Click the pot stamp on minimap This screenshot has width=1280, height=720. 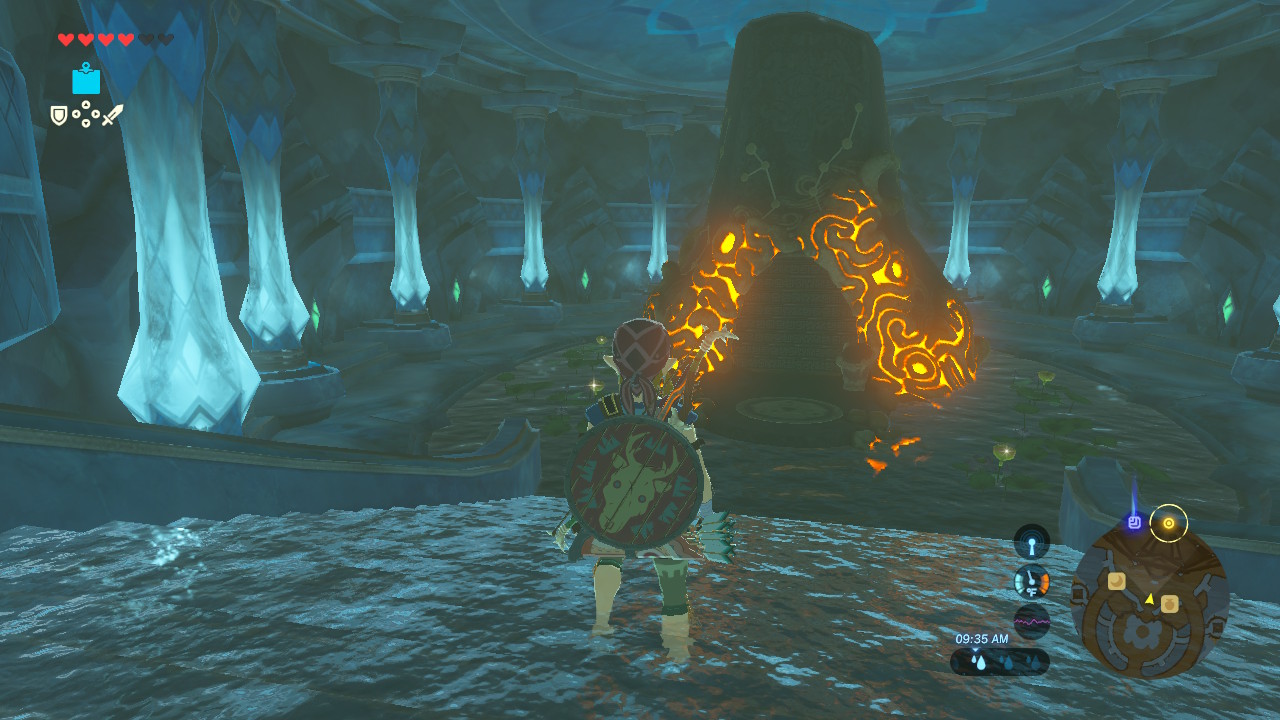pos(1169,603)
